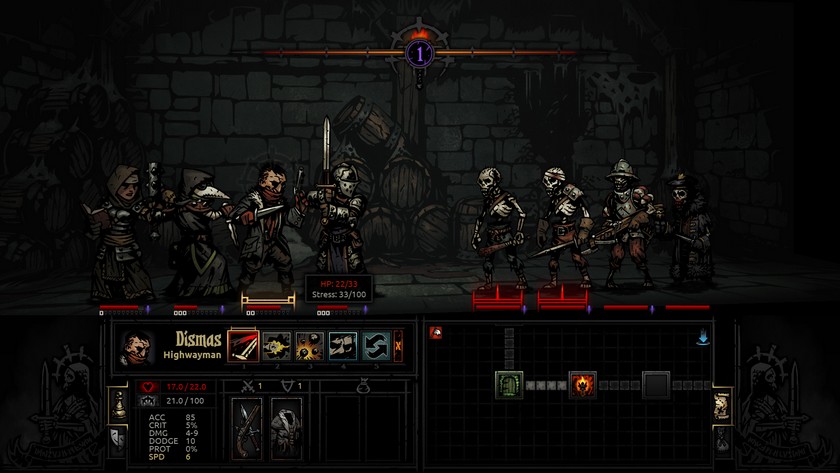The image size is (840, 473).
Task: Click the red icon in the map corner
Action: point(436,332)
